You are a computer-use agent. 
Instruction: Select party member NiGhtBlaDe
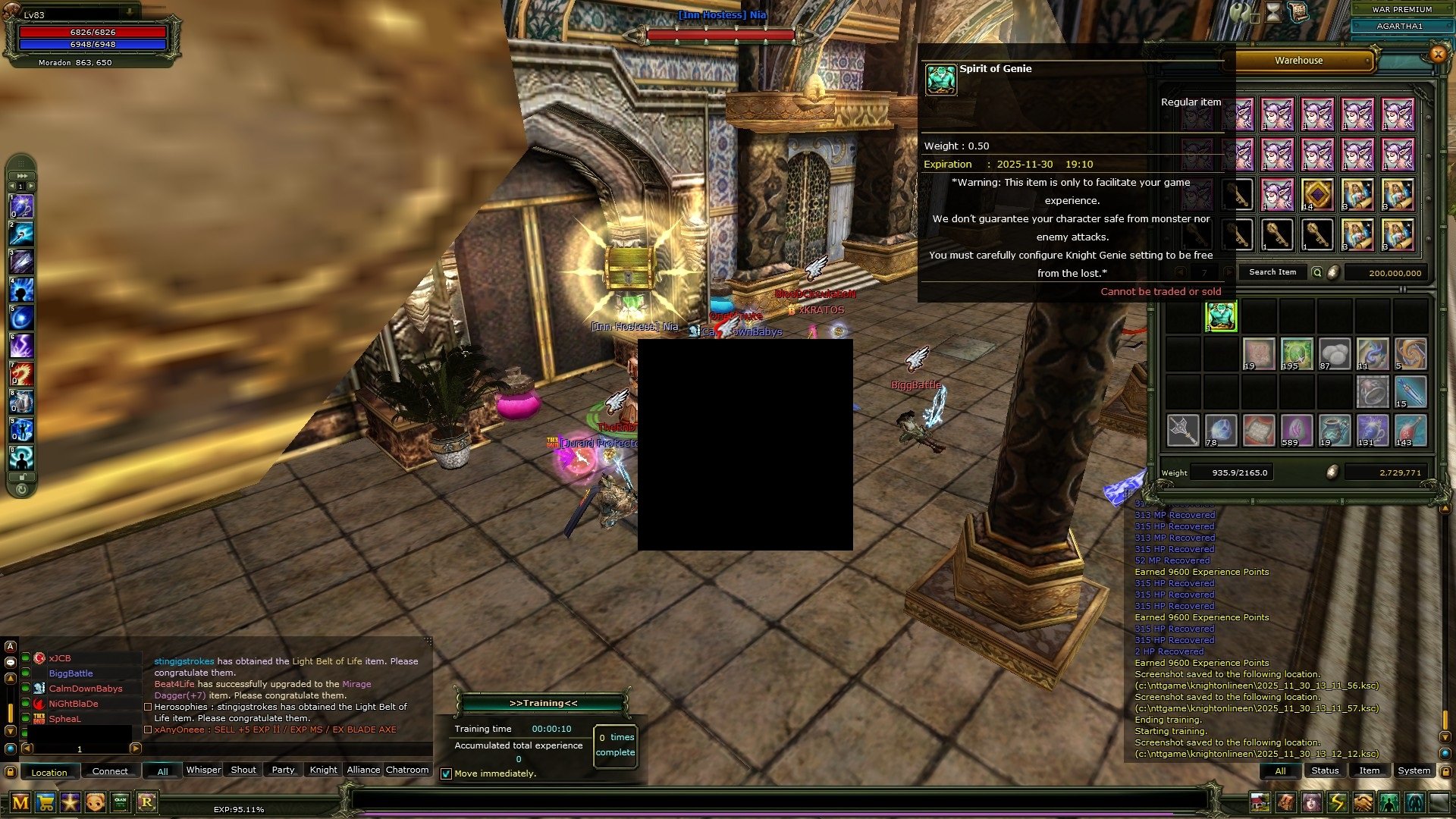pyautogui.click(x=74, y=704)
